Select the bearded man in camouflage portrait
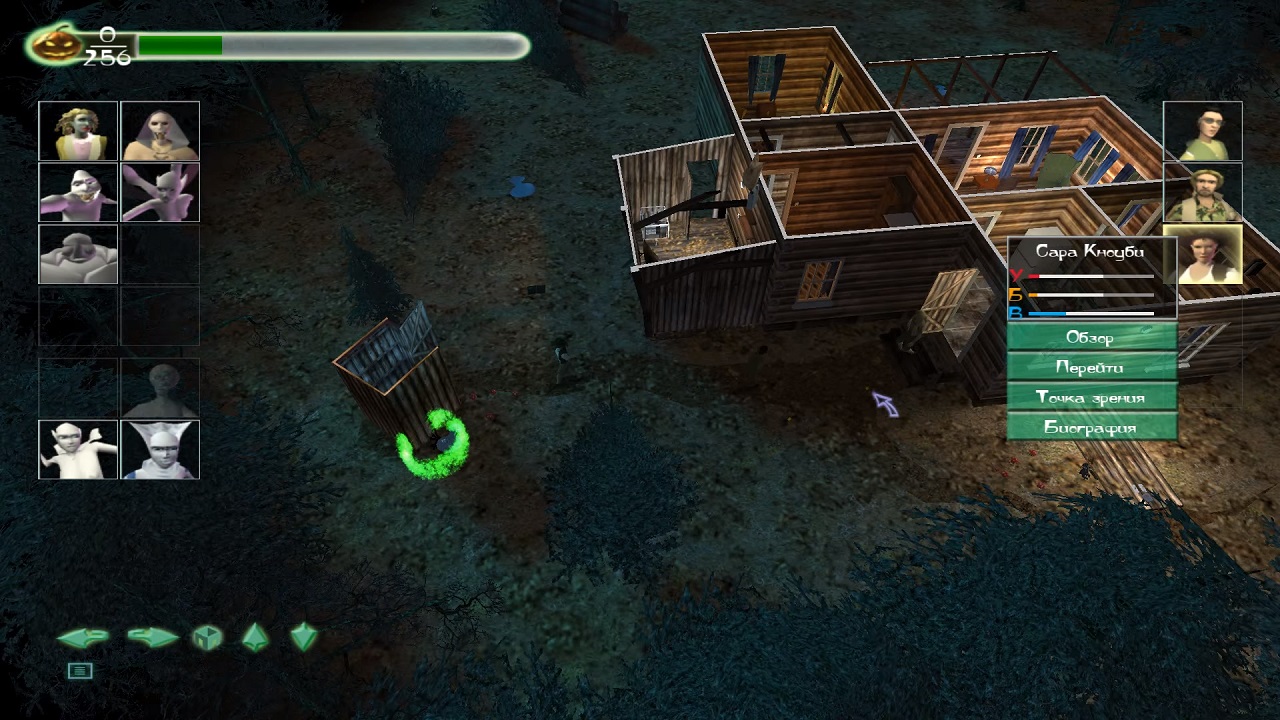The image size is (1280, 720). coord(1202,193)
